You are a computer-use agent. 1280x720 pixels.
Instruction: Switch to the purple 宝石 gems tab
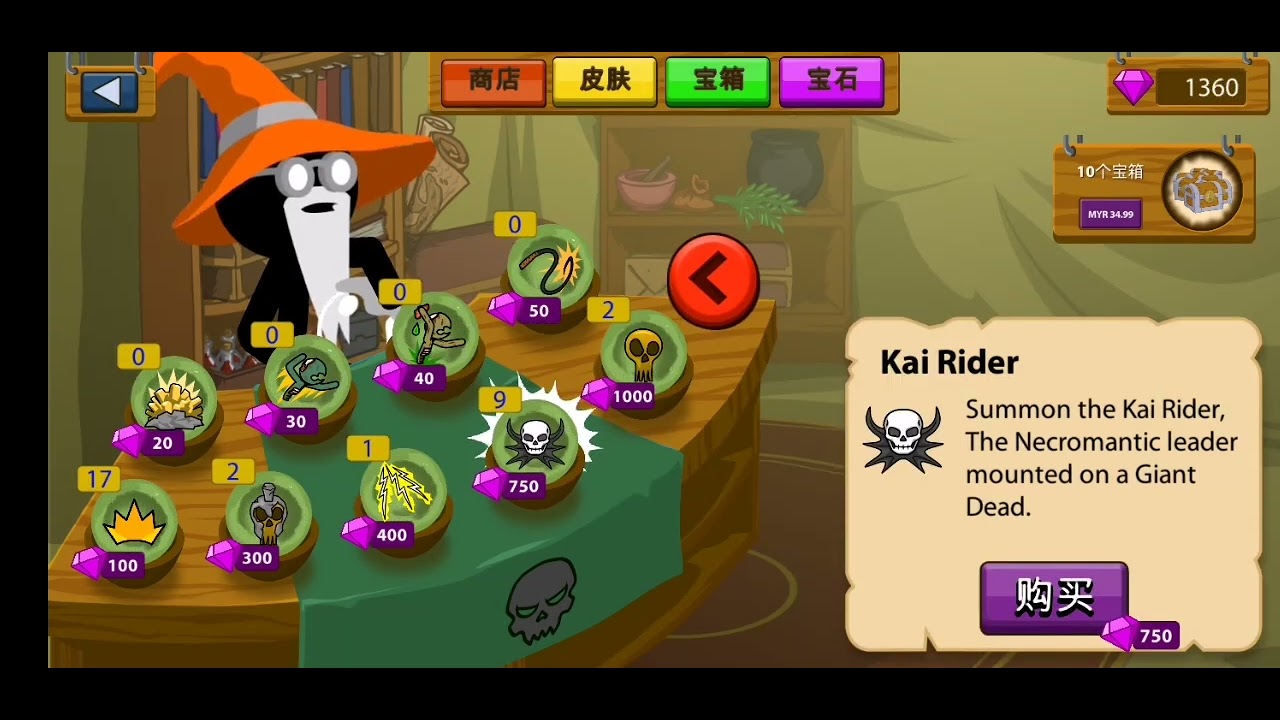pyautogui.click(x=831, y=81)
